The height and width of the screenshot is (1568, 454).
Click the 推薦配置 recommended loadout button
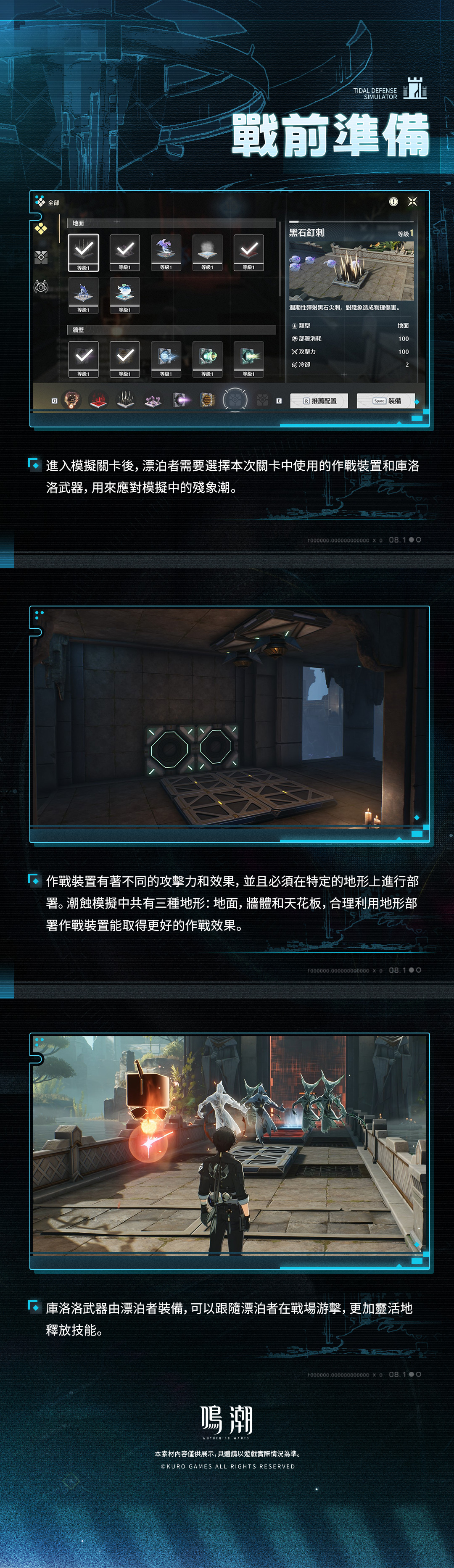(319, 401)
